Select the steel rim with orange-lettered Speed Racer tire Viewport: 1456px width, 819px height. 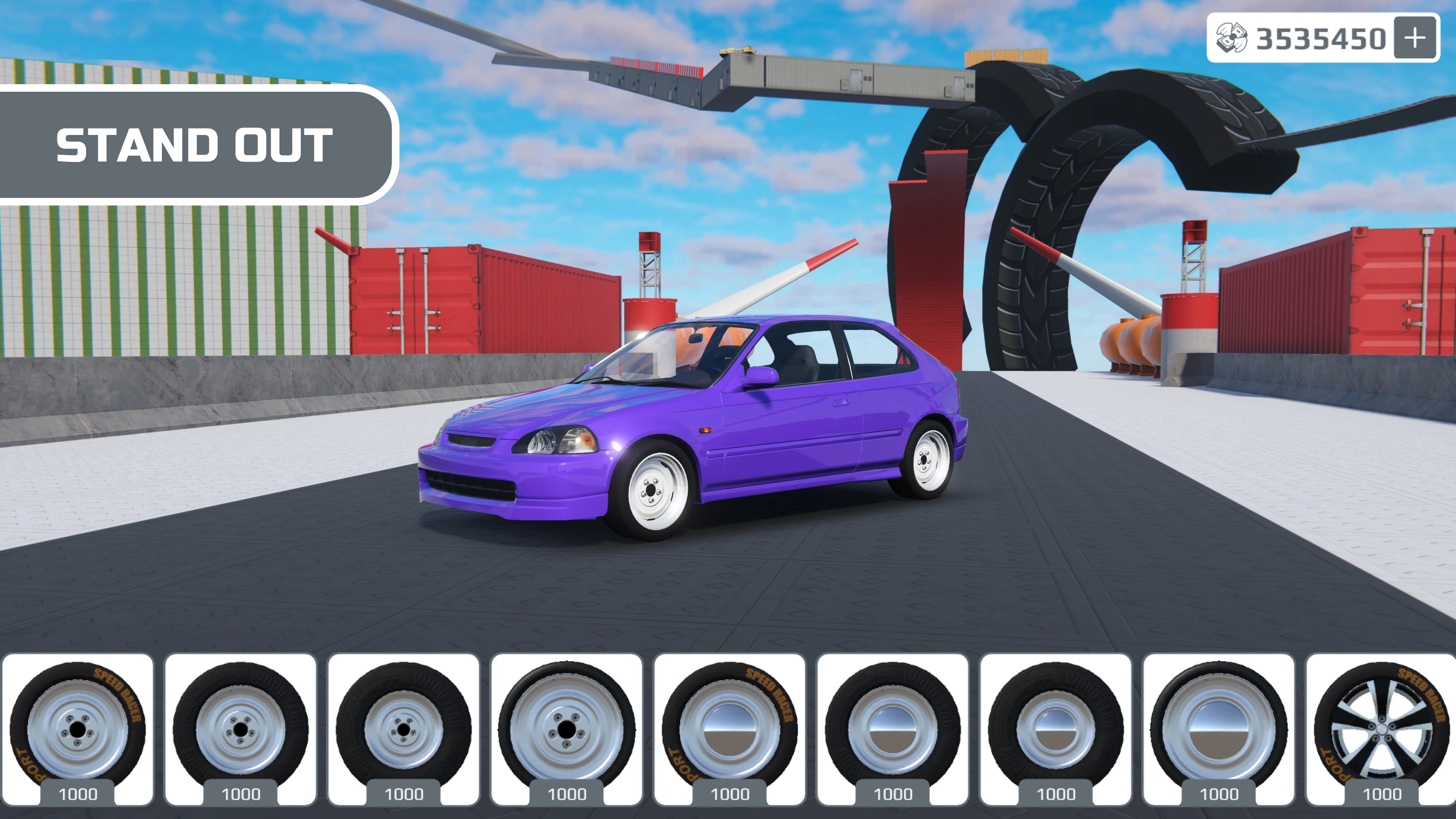pyautogui.click(x=78, y=728)
